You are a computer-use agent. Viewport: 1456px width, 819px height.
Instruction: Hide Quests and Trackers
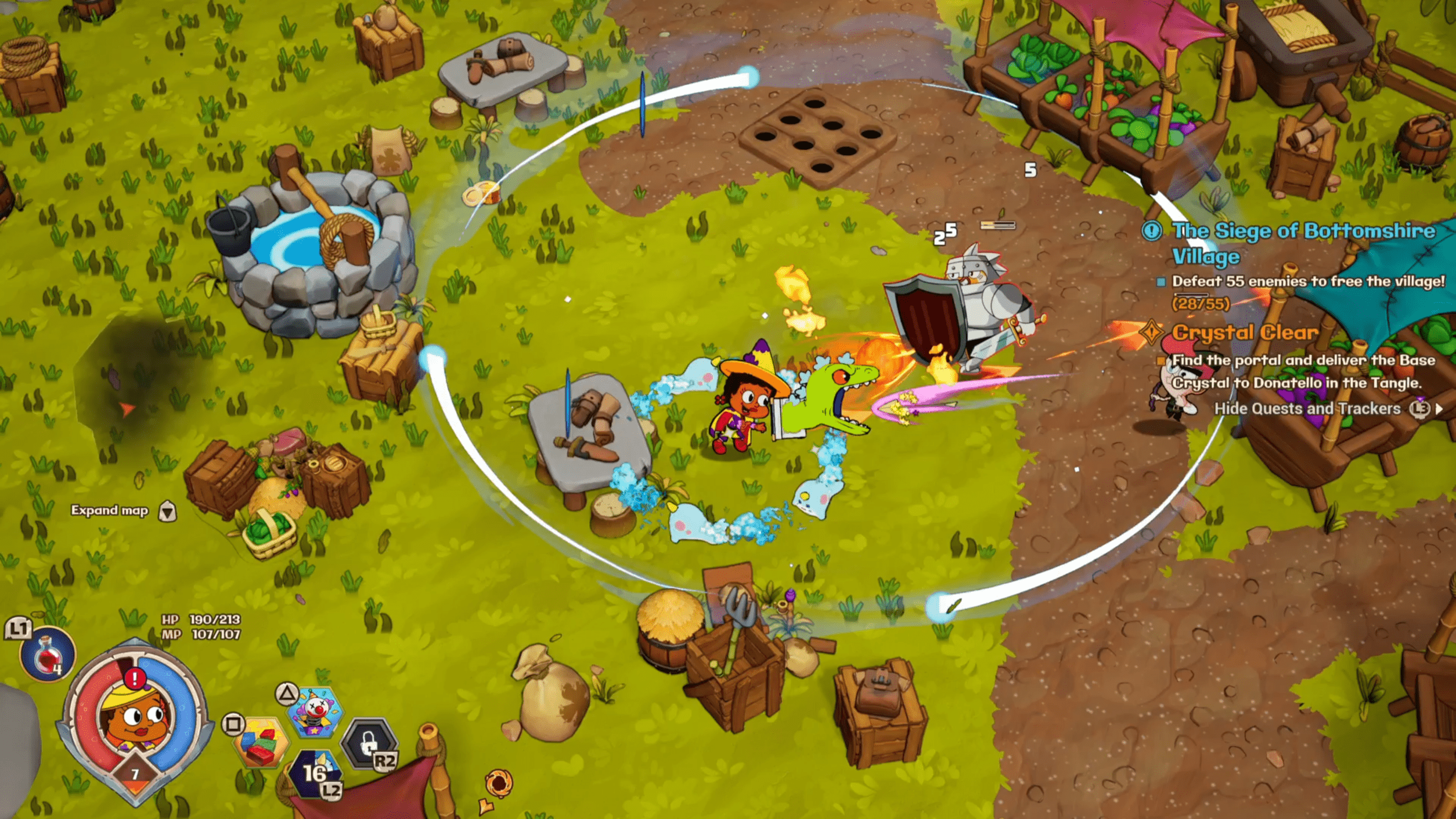tap(1307, 409)
